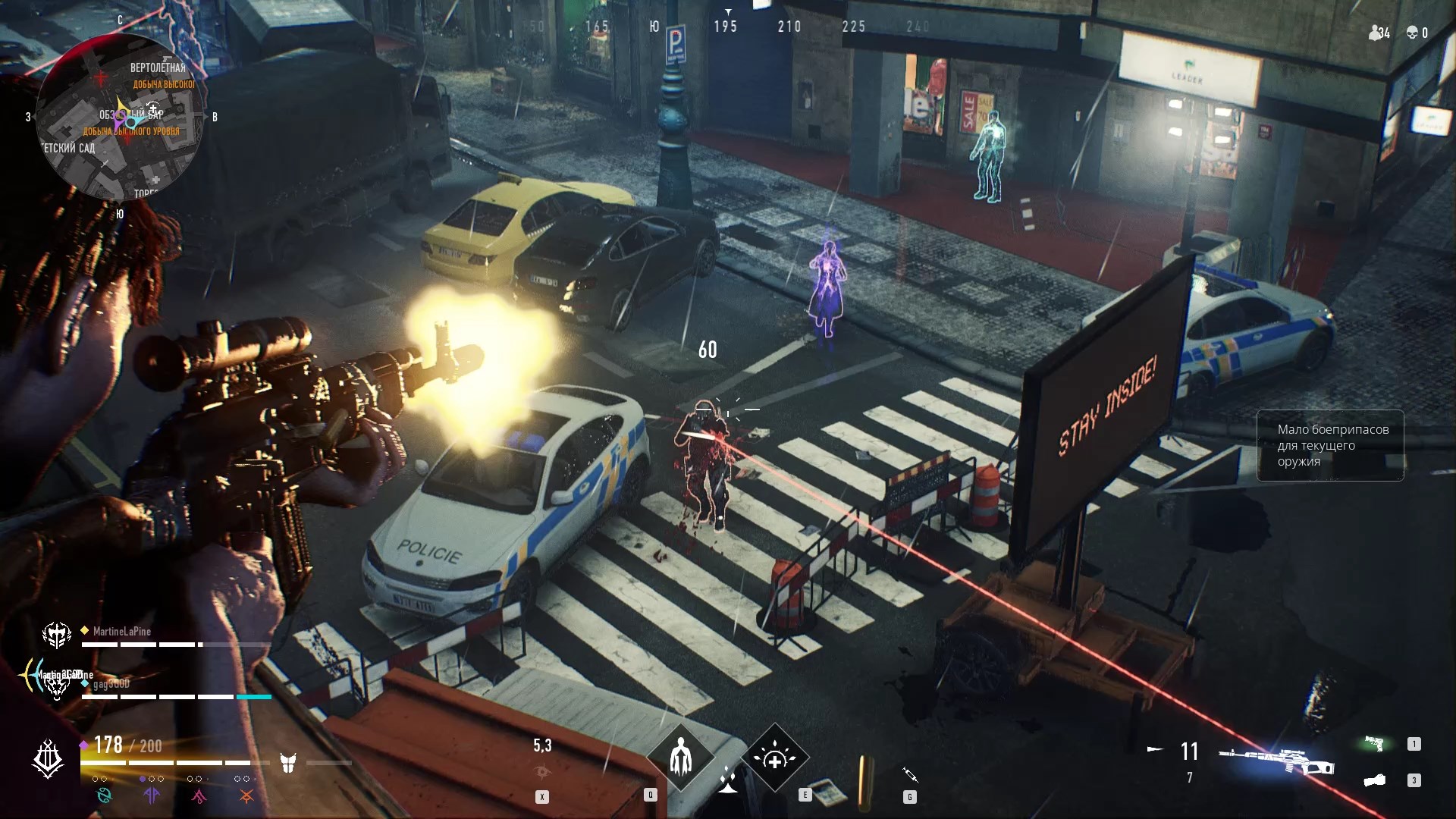Click the purple blood resonance icon
1456x819 pixels.
point(152,795)
